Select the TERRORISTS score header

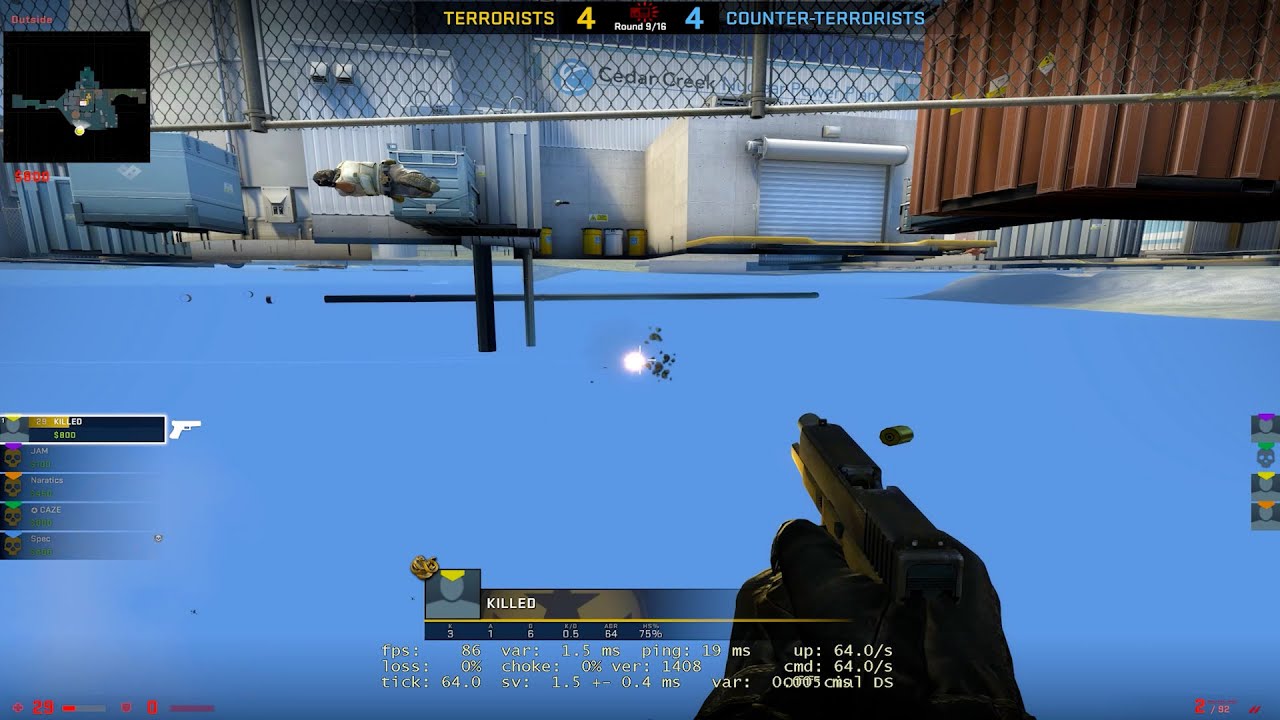tap(496, 18)
